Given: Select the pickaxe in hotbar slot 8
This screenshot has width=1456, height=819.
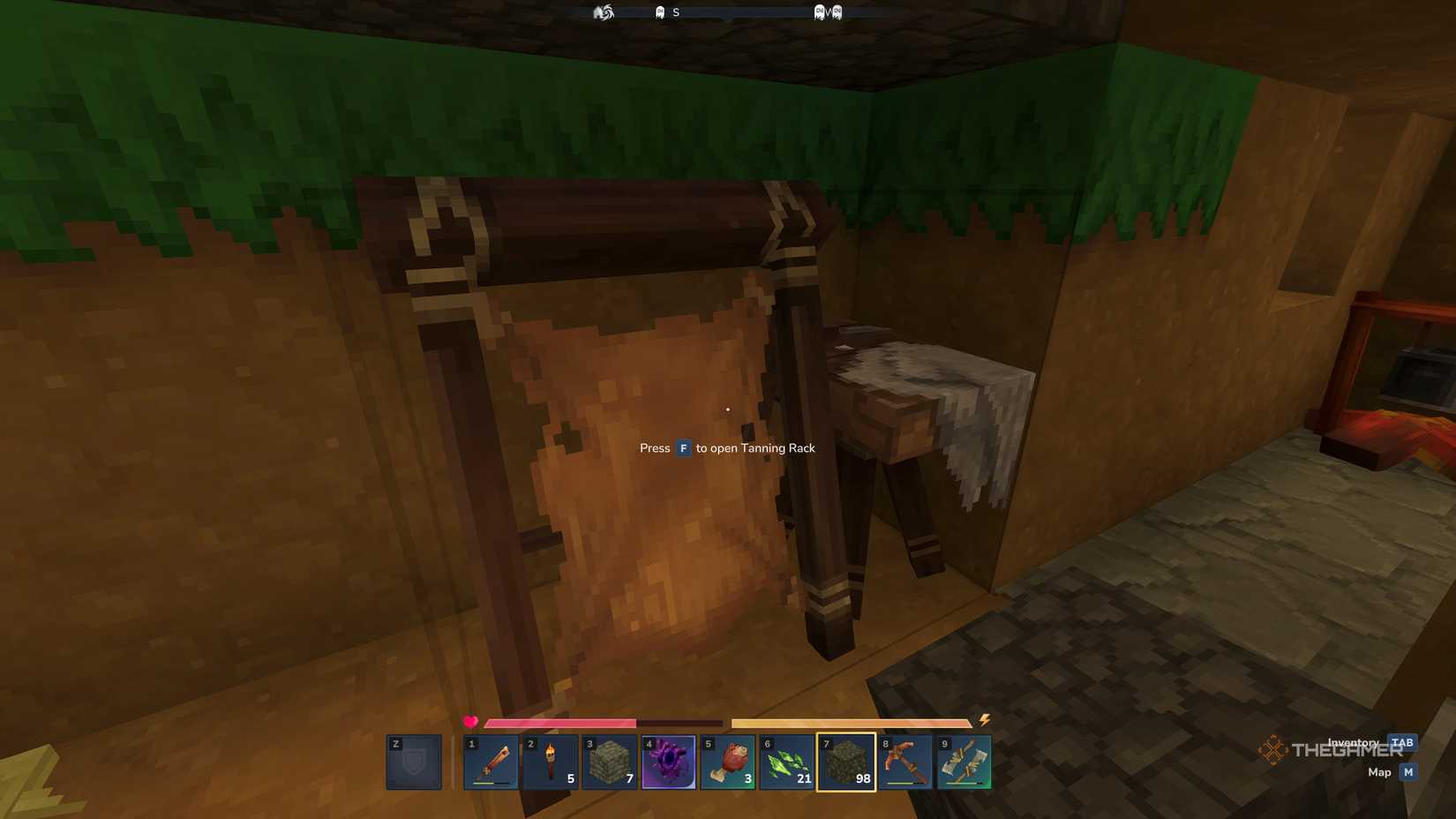Looking at the screenshot, I should point(906,761).
